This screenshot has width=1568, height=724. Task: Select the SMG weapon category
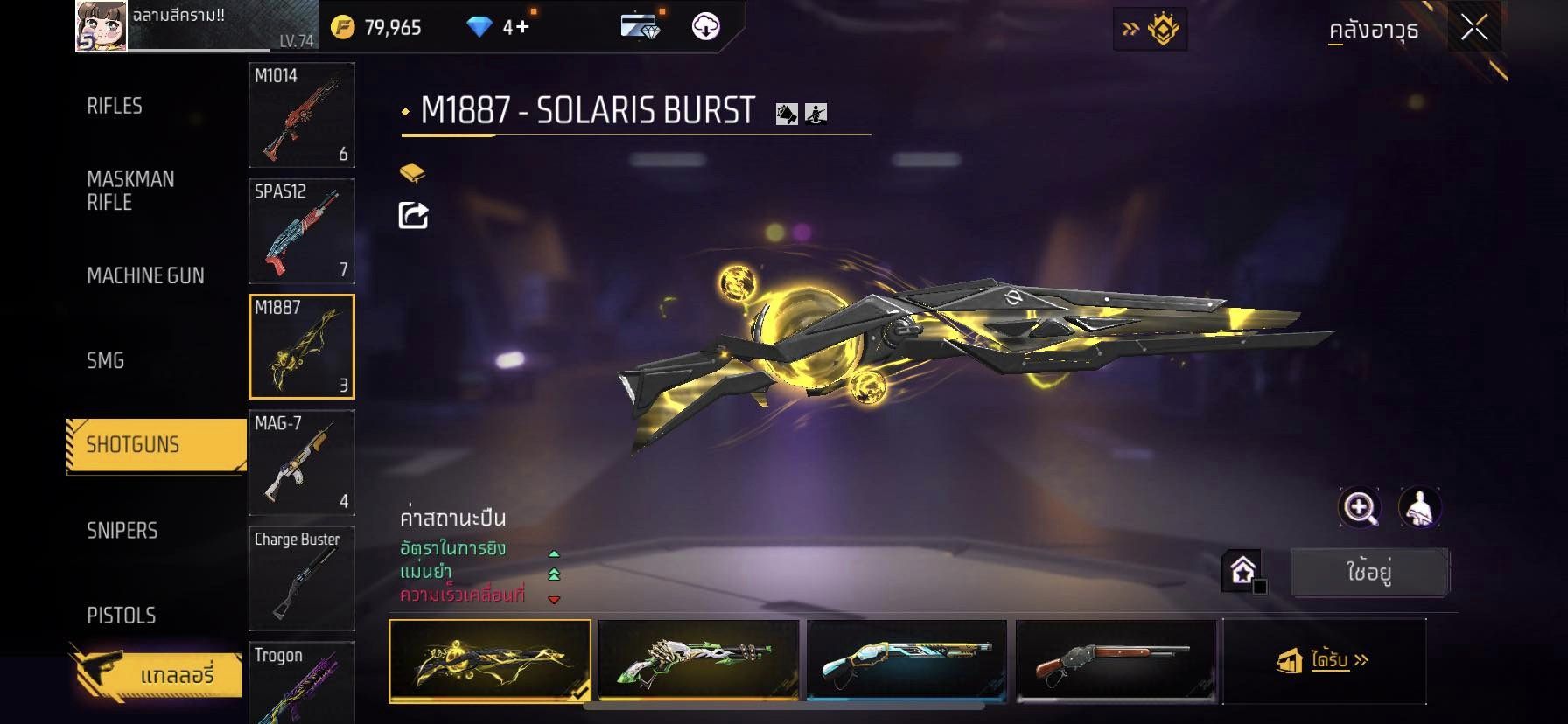coord(106,360)
